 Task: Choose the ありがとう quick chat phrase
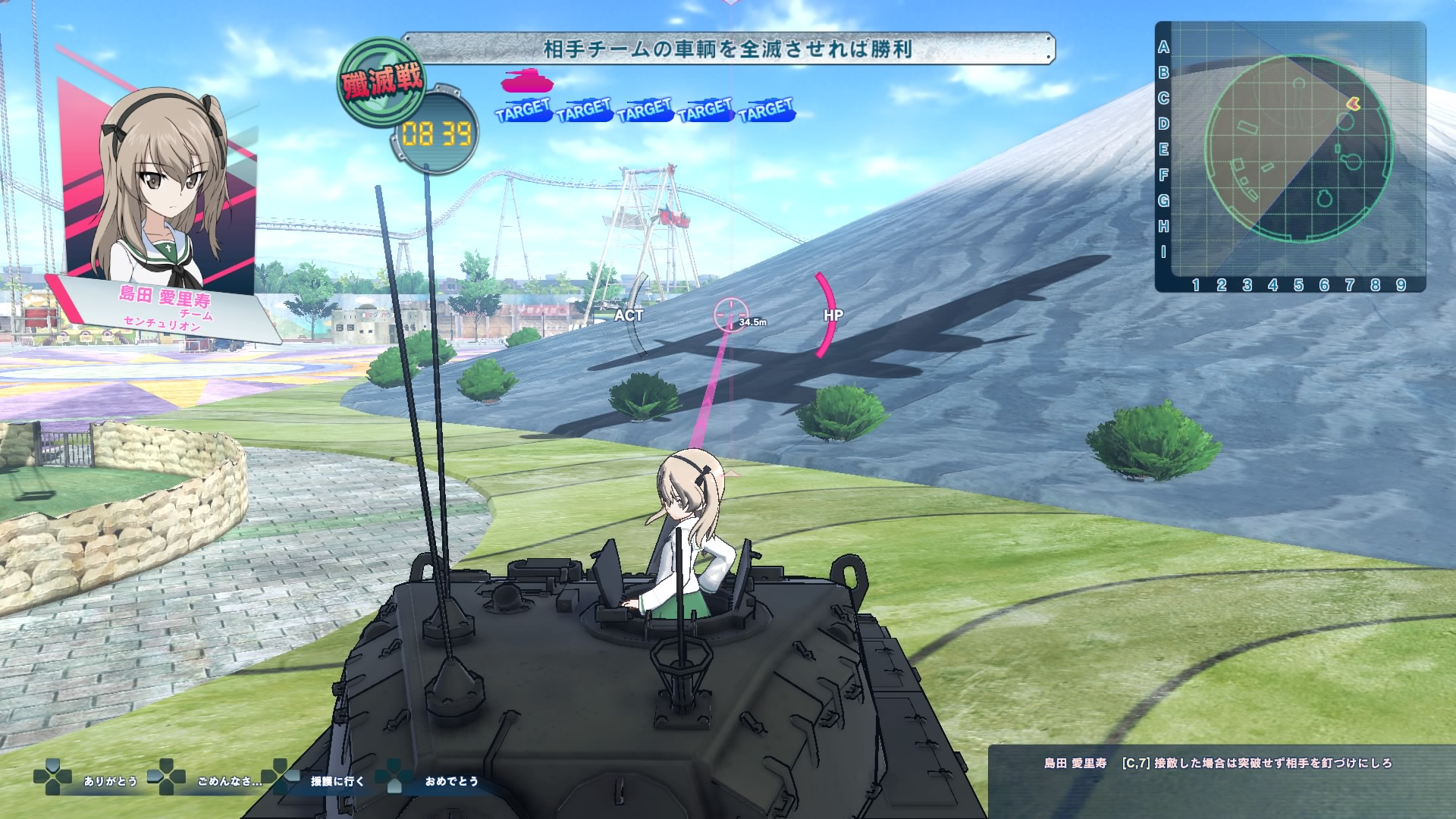pos(111,781)
